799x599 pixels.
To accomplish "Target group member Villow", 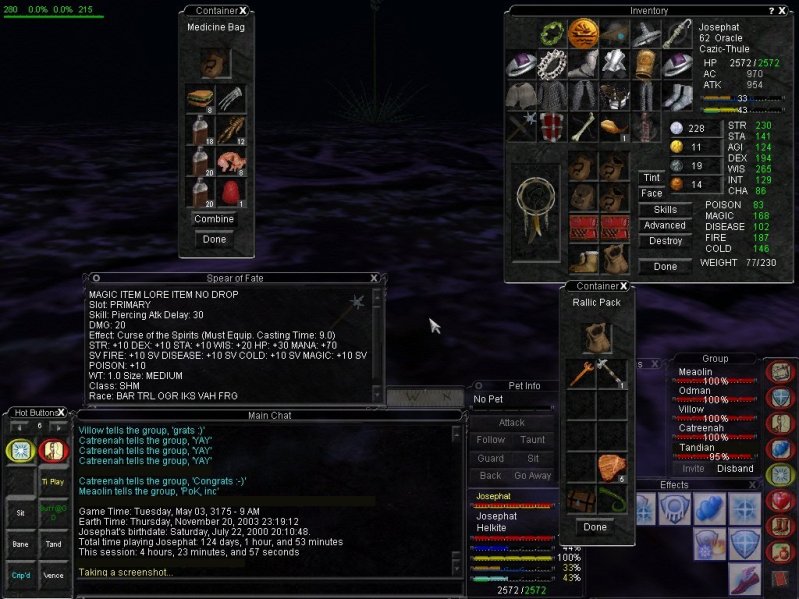I will [692, 409].
